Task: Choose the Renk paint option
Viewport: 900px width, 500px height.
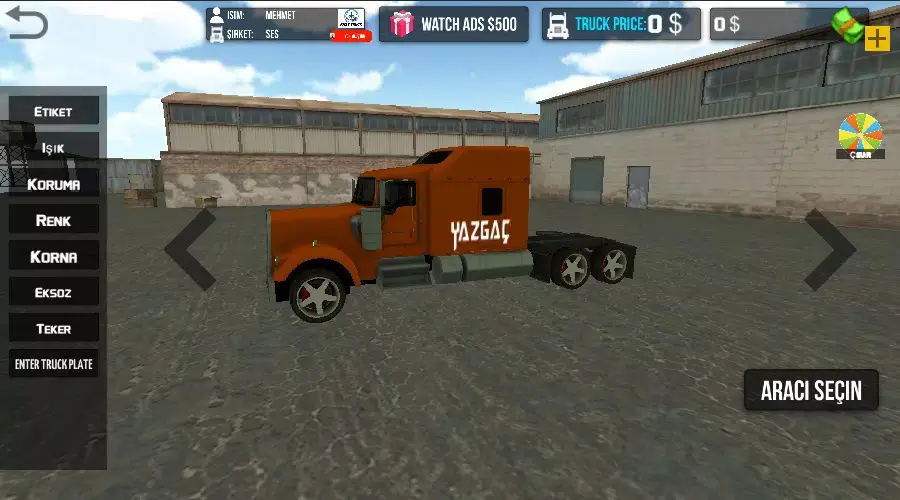Action: pyautogui.click(x=54, y=220)
